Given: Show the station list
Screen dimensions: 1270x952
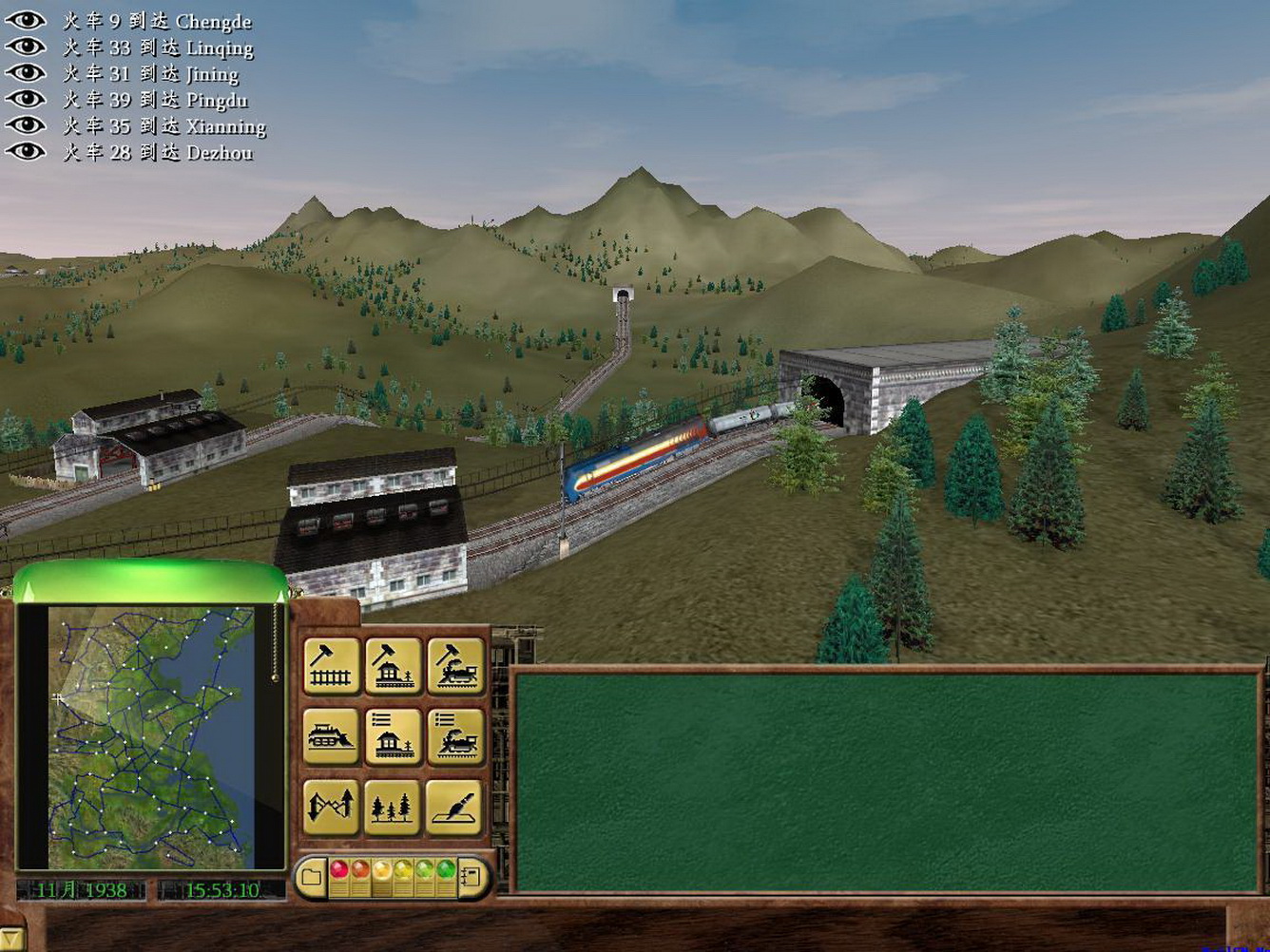Looking at the screenshot, I should click(x=394, y=736).
